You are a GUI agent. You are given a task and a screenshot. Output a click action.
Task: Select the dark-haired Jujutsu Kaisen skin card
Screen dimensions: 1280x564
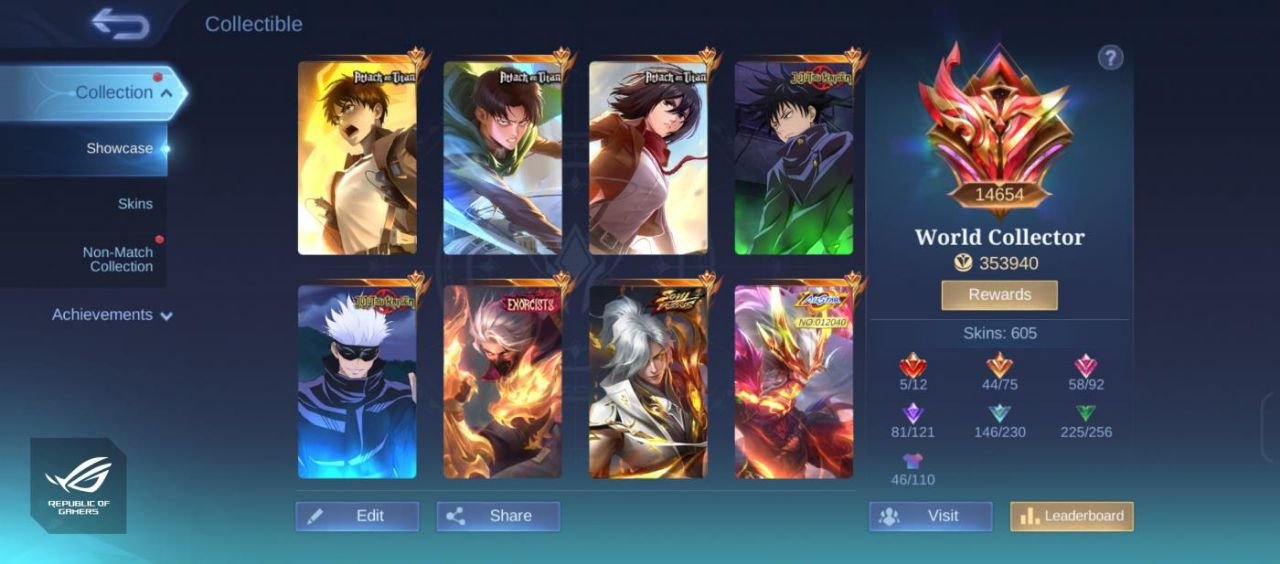coord(794,158)
